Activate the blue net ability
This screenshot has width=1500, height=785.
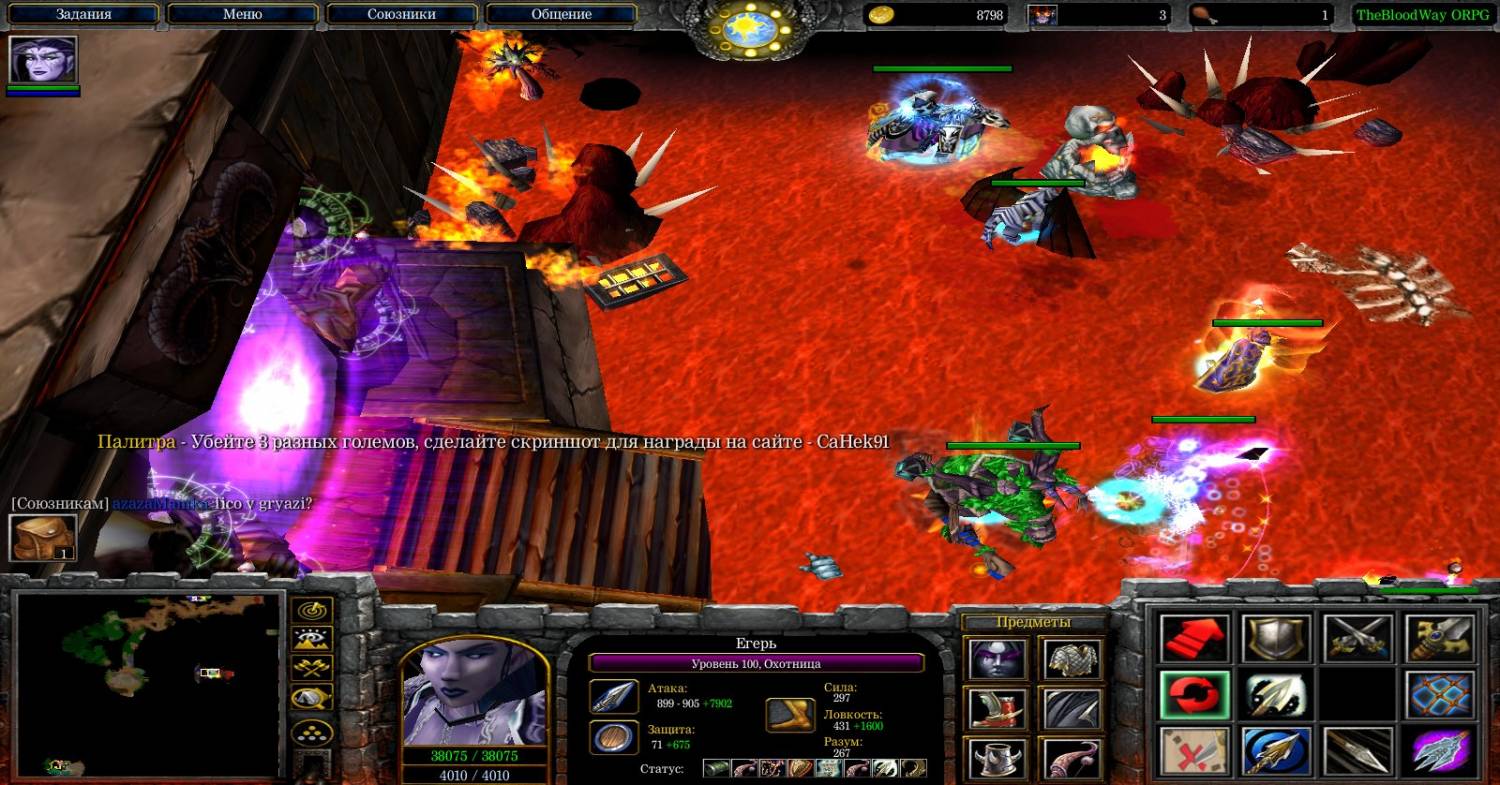[1441, 694]
